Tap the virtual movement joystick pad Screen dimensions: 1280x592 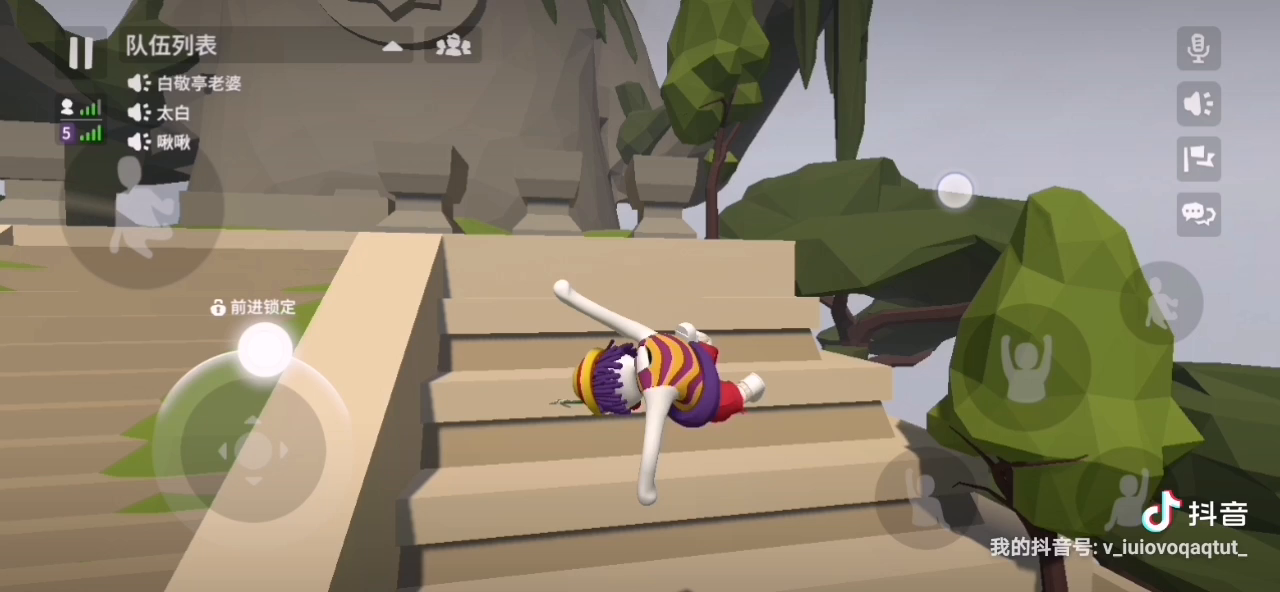point(252,450)
